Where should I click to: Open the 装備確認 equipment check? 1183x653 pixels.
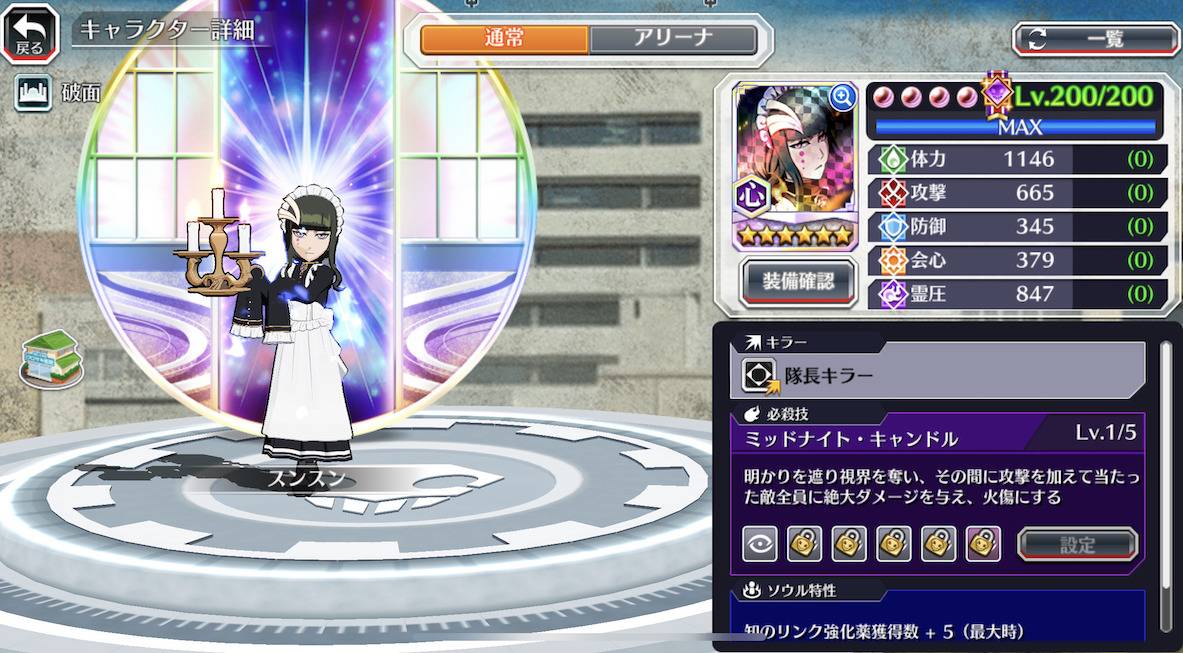(x=798, y=281)
